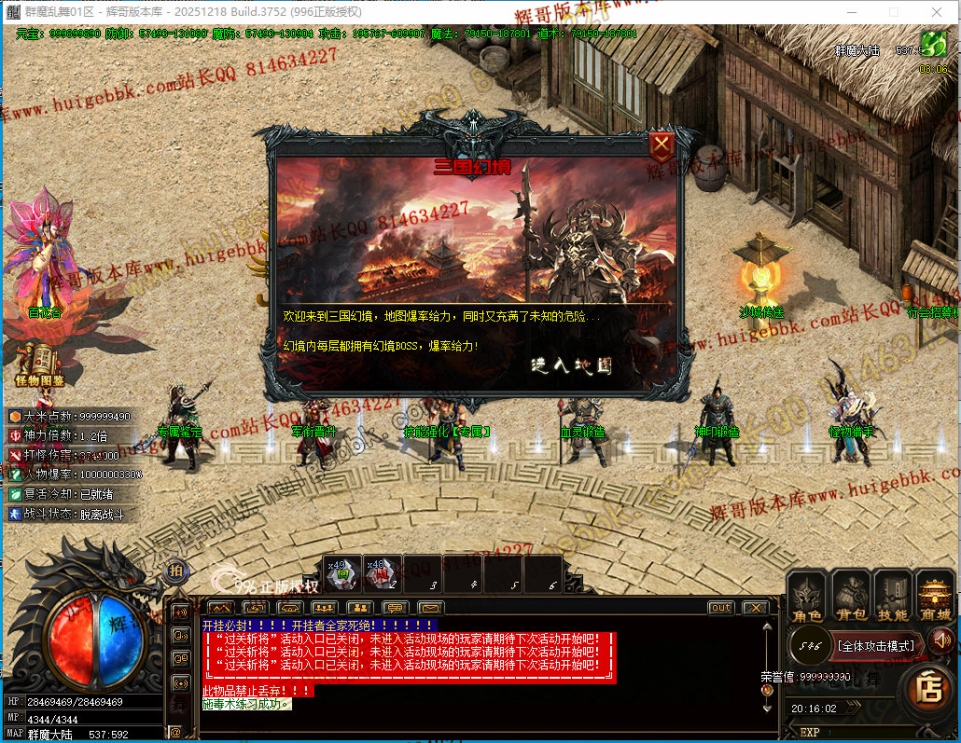Toggle the red speaker sound button
The width and height of the screenshot is (961, 743).
tap(941, 640)
